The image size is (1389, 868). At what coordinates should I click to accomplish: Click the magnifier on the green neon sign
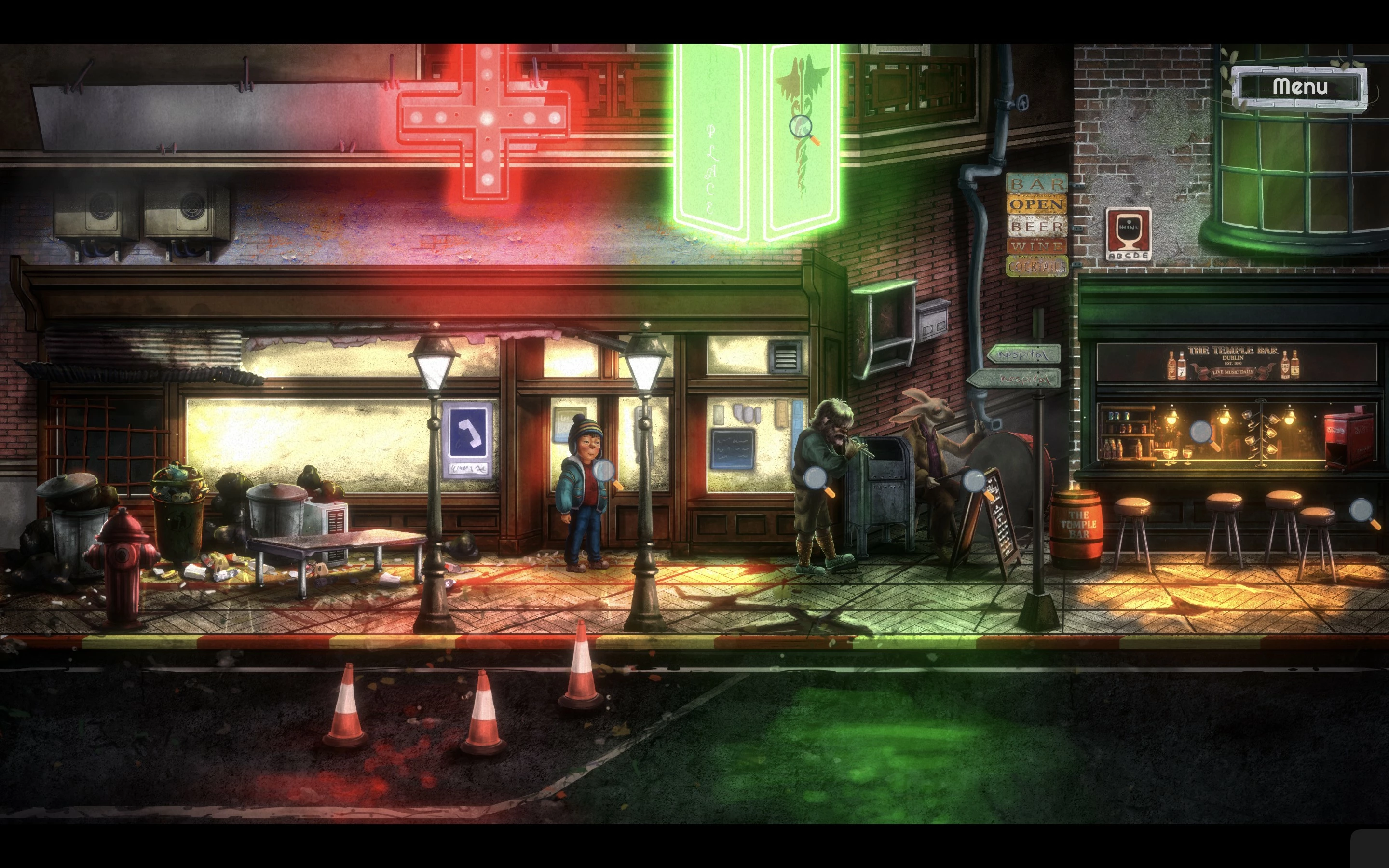tap(801, 127)
